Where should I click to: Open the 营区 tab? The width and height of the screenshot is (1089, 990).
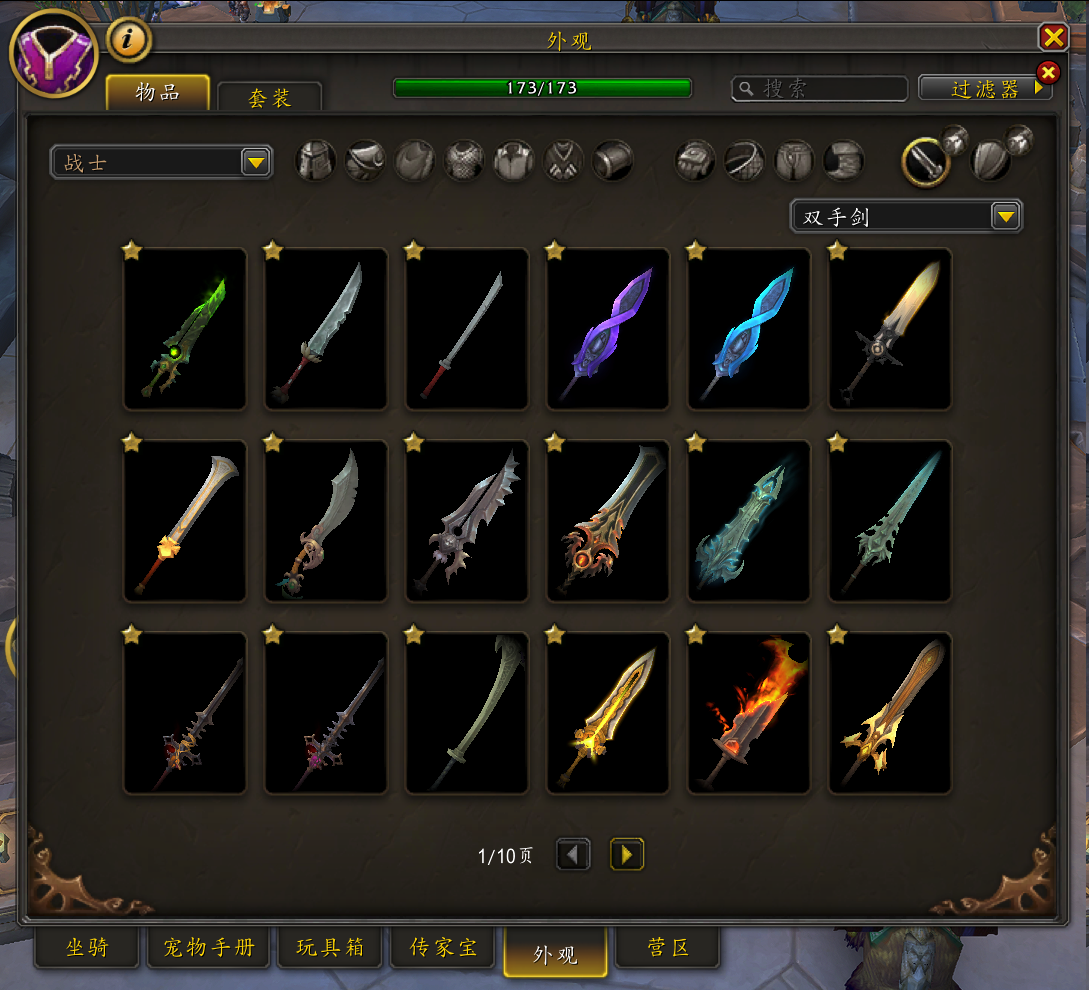(667, 948)
